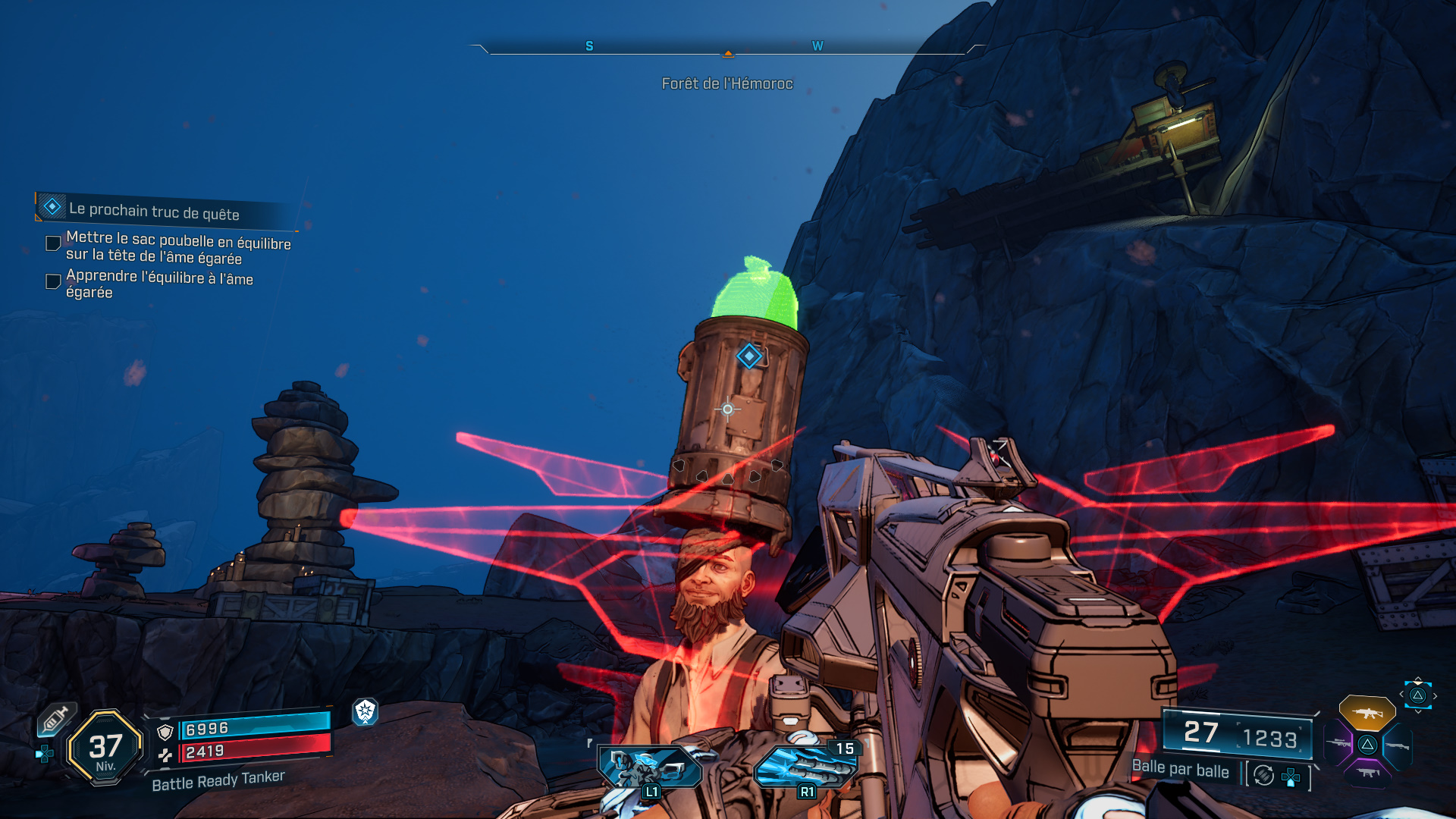Select the equipped orange assault rifle slot
The image size is (1456, 819).
(x=1367, y=713)
